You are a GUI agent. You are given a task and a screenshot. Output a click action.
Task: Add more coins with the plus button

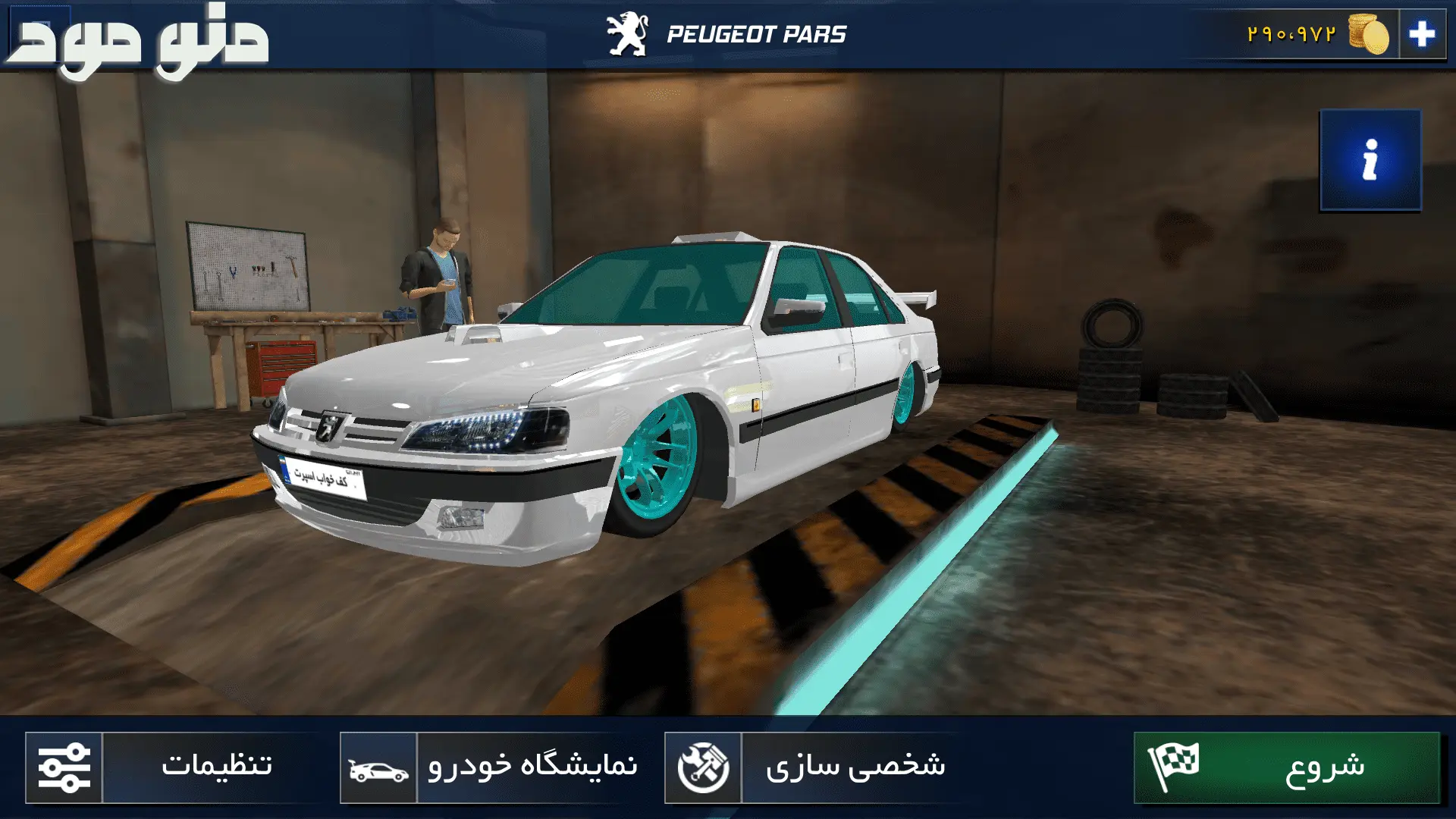1421,34
